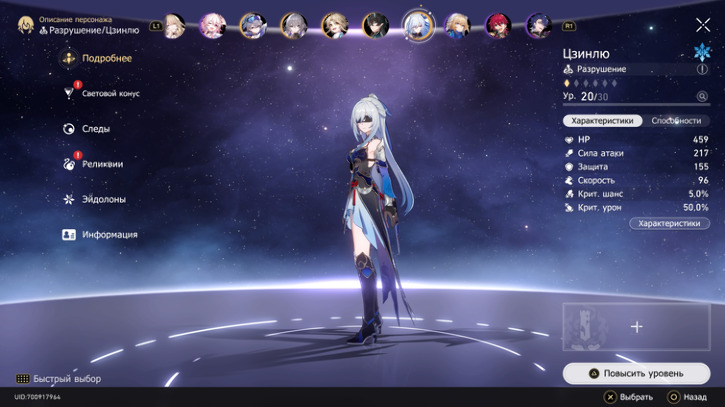Screen dimensions: 725x407
Task: Open the Подробнее details section
Action: click(x=106, y=59)
